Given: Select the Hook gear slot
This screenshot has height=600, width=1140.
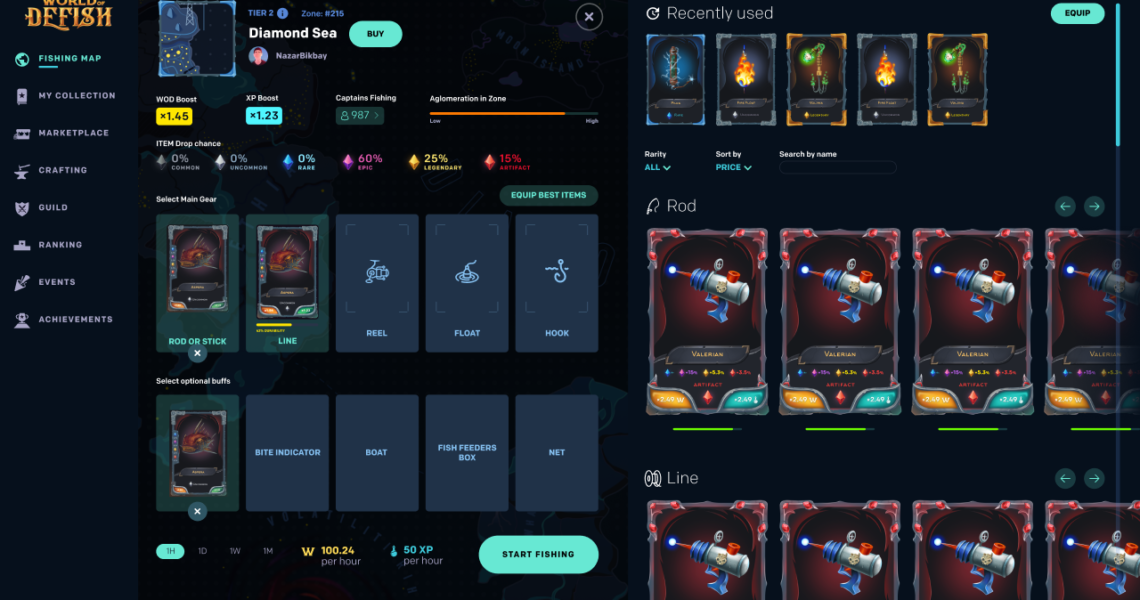Looking at the screenshot, I should (557, 283).
